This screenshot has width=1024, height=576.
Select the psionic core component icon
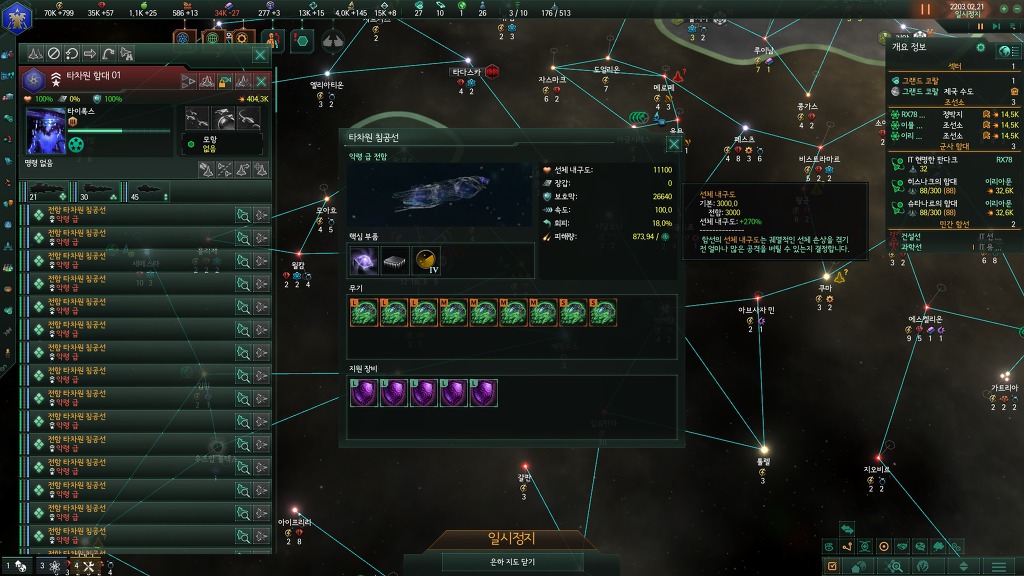[364, 261]
